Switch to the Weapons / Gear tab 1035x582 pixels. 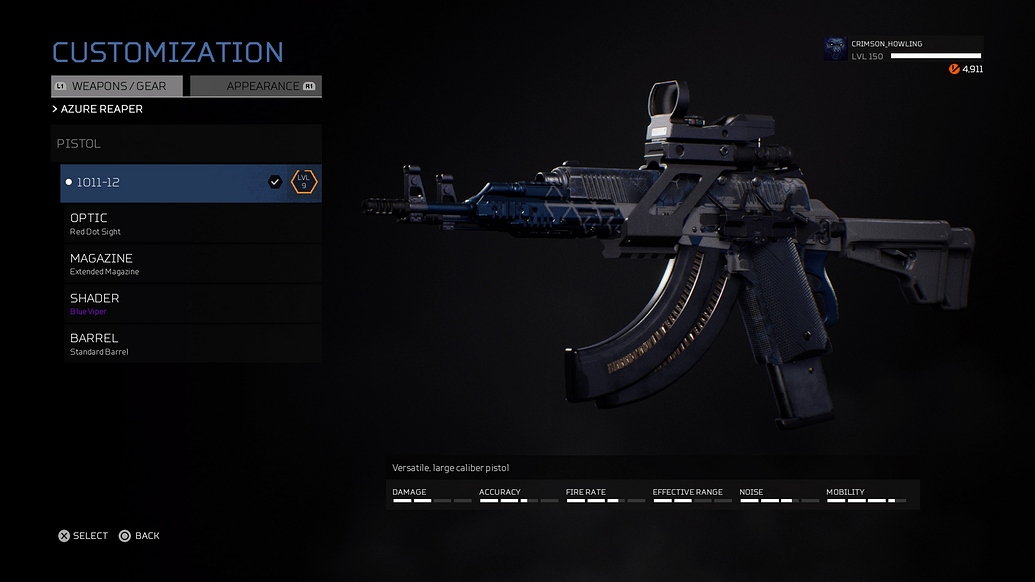pos(117,86)
